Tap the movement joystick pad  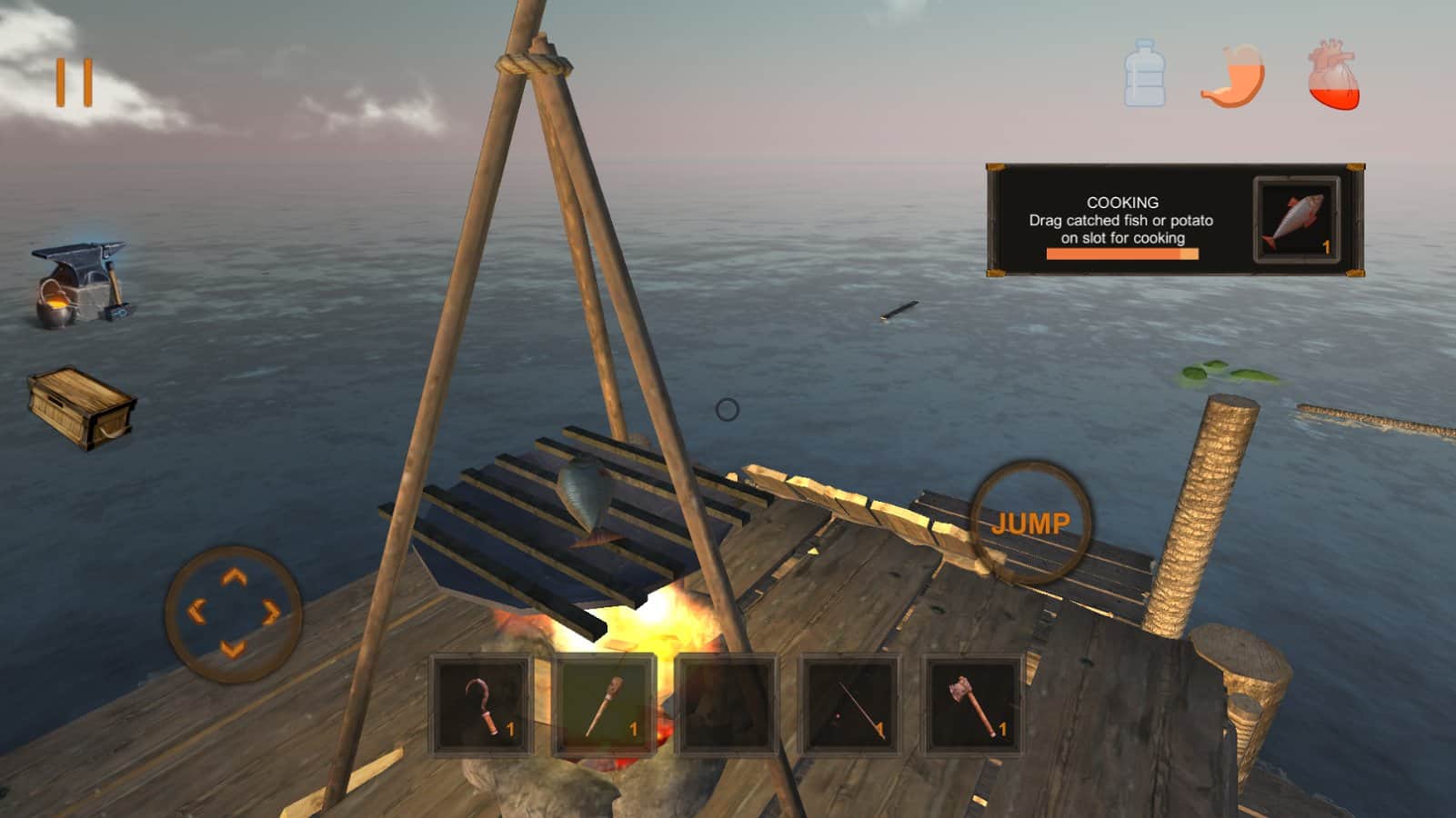235,609
